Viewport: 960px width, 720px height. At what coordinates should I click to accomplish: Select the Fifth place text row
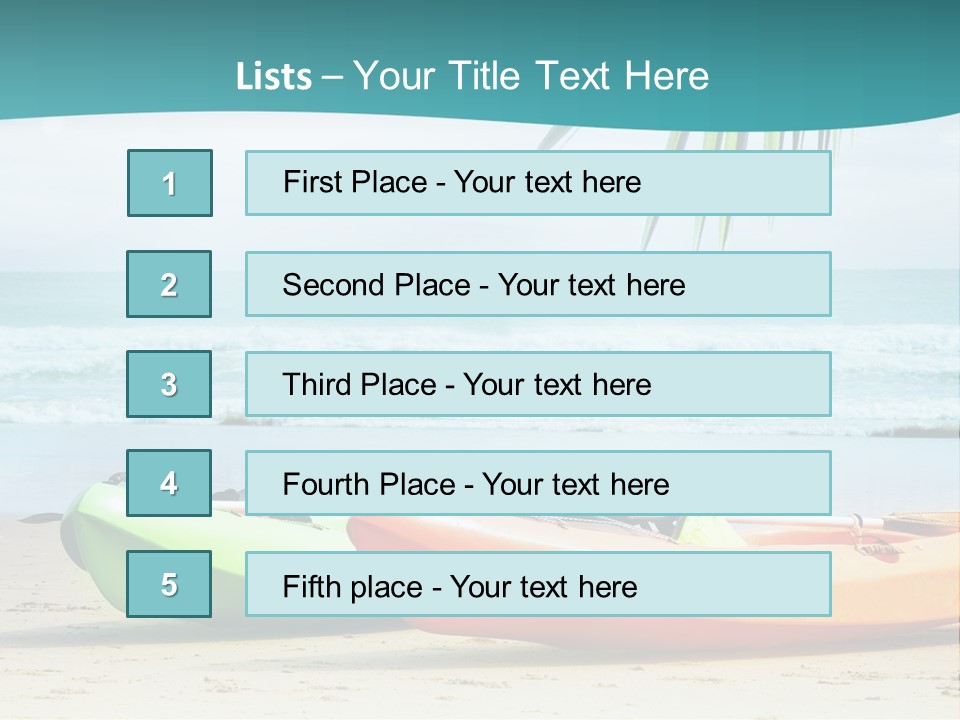pos(538,585)
